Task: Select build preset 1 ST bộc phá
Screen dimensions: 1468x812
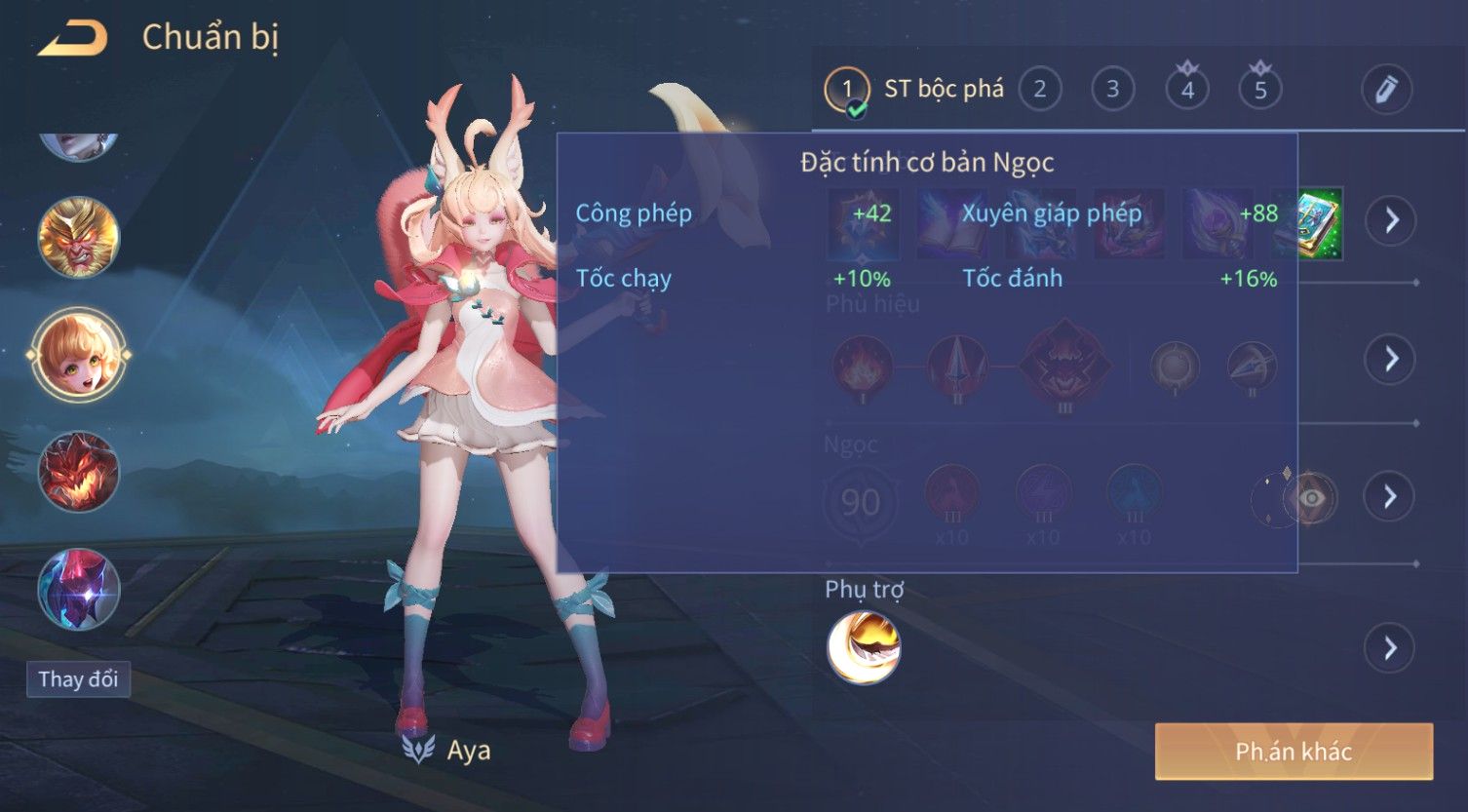Action: (x=846, y=90)
